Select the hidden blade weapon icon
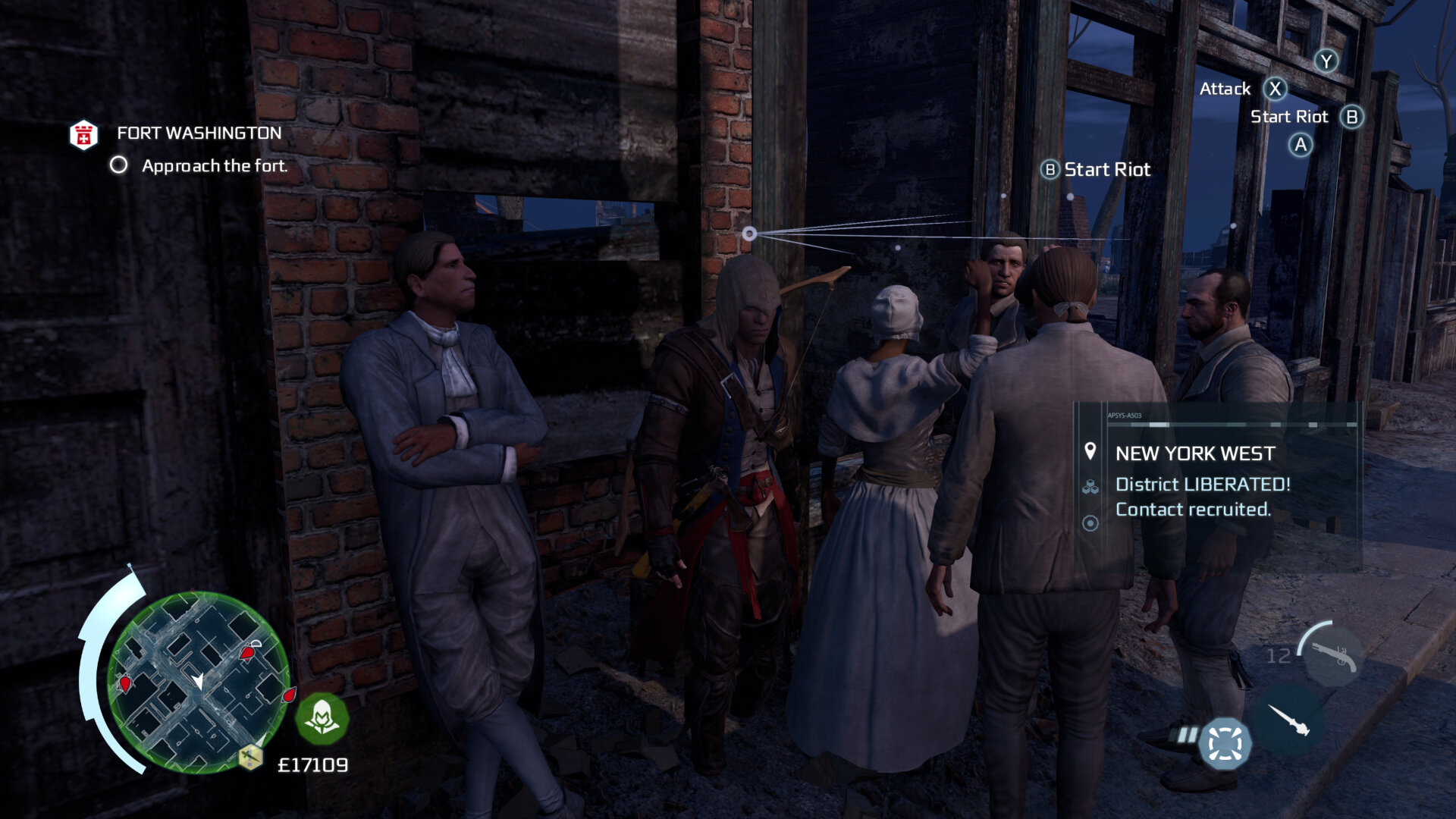The height and width of the screenshot is (819, 1456). point(1288,720)
